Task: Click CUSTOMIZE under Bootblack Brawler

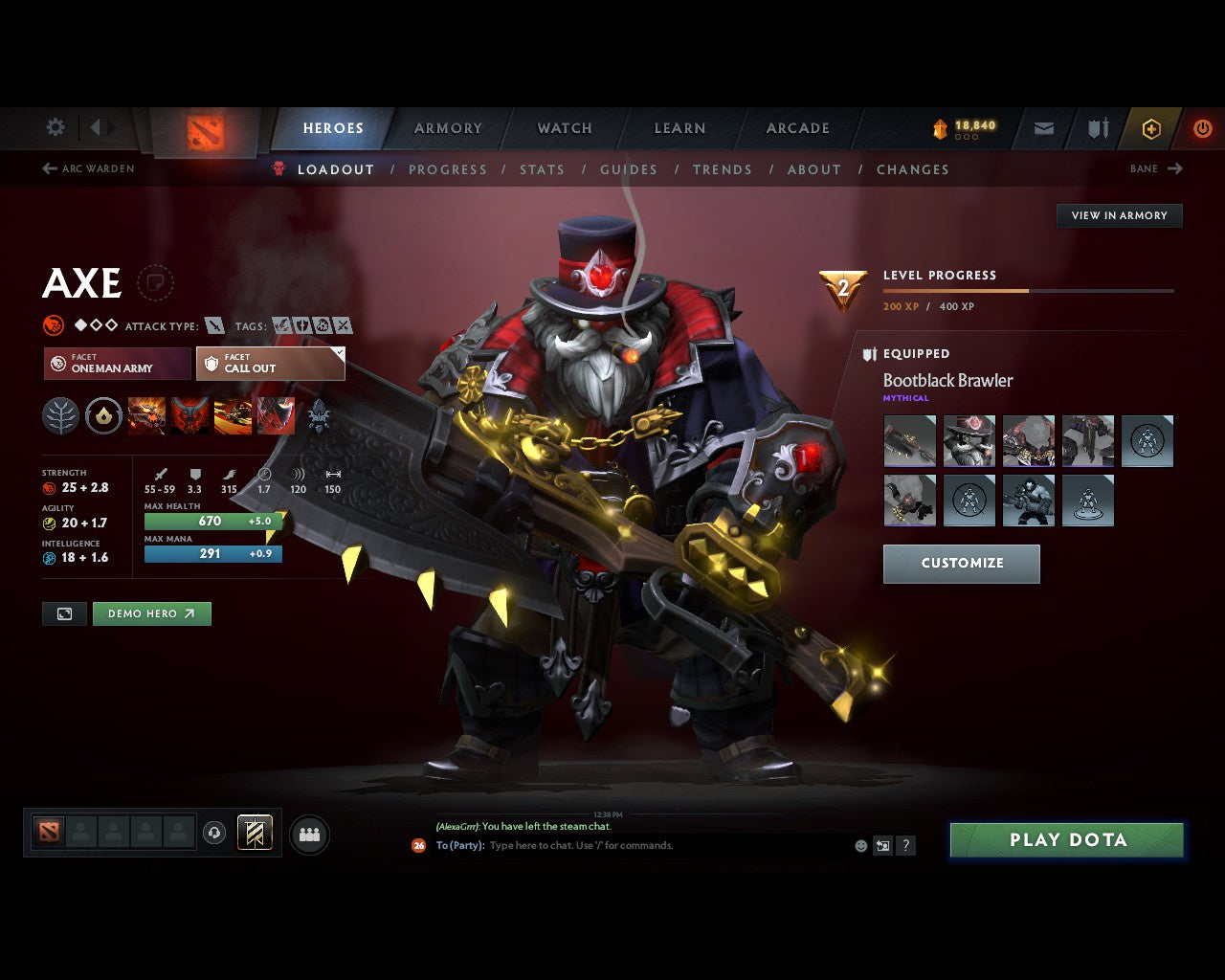Action: (x=961, y=564)
